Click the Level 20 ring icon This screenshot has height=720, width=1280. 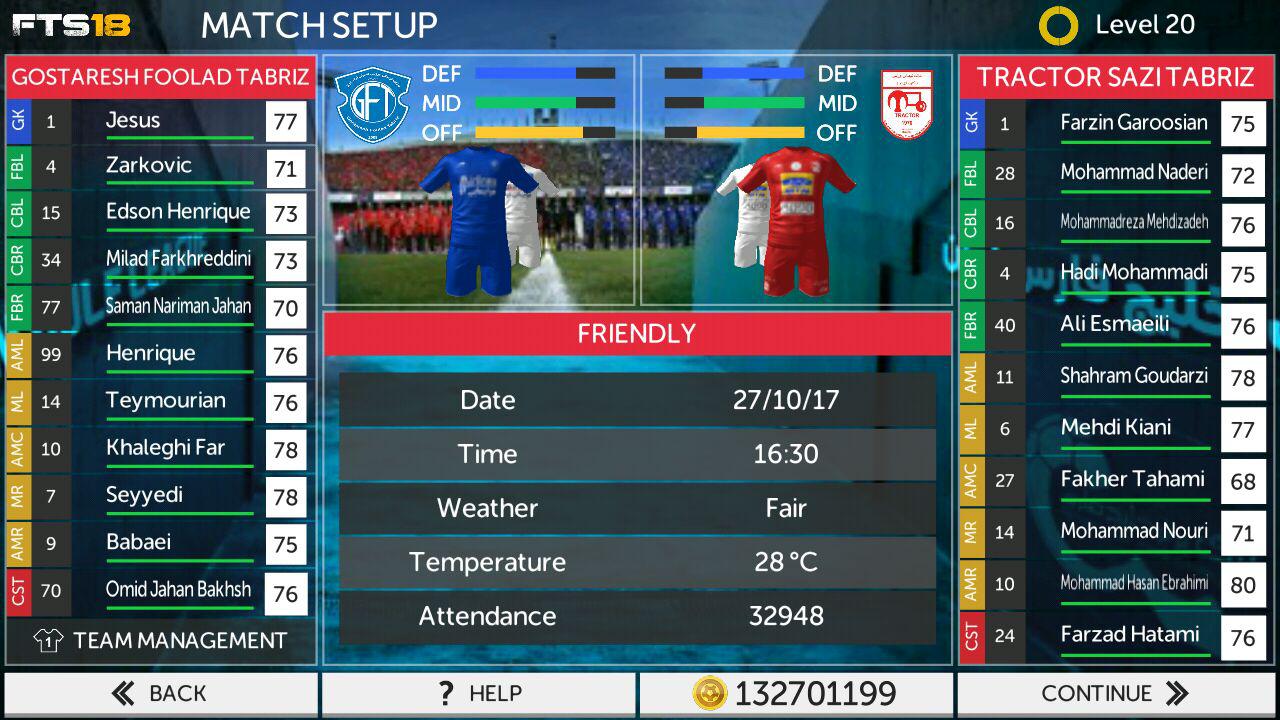(1058, 26)
